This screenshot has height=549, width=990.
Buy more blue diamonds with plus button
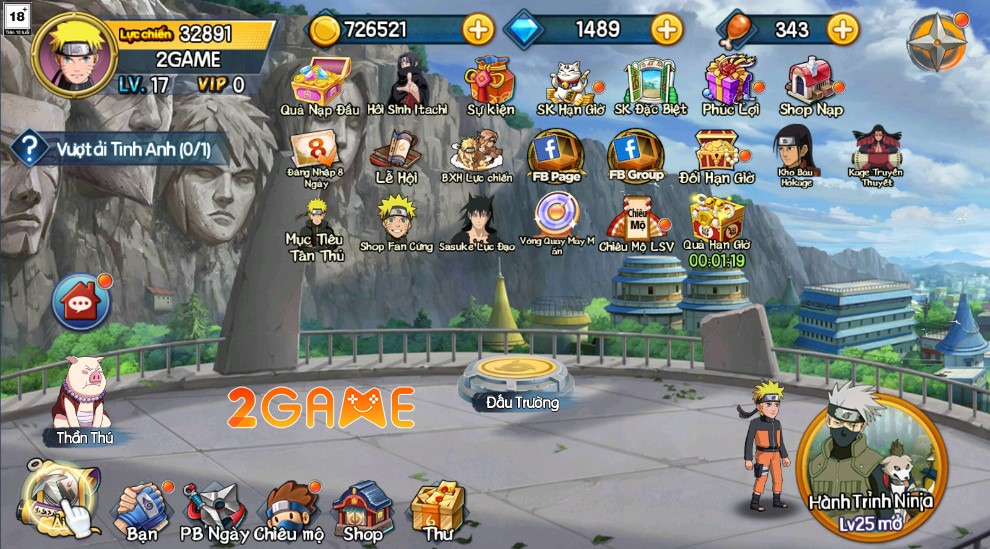666,29
